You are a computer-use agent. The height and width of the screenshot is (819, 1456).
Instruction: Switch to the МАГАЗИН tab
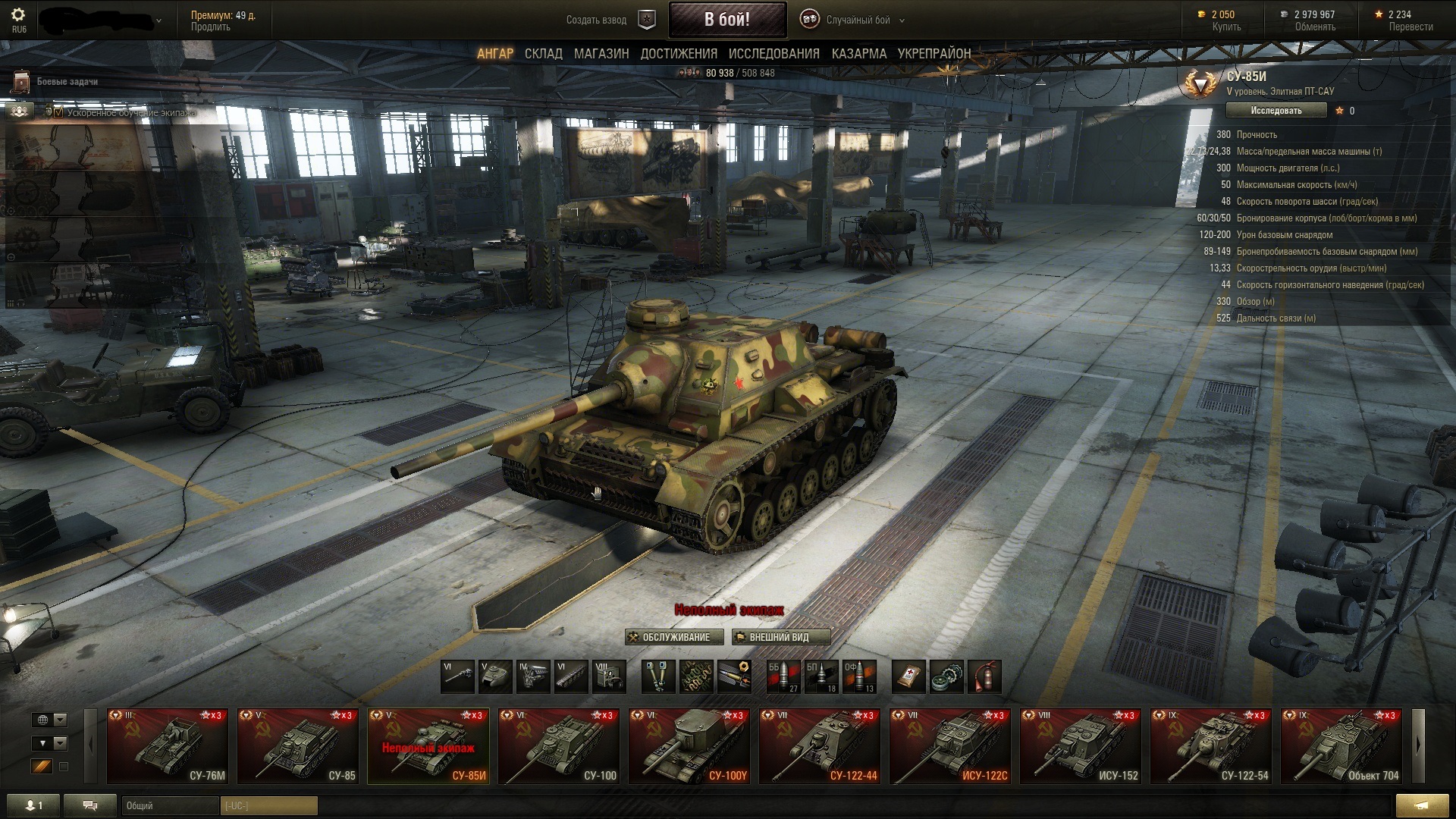click(x=601, y=54)
